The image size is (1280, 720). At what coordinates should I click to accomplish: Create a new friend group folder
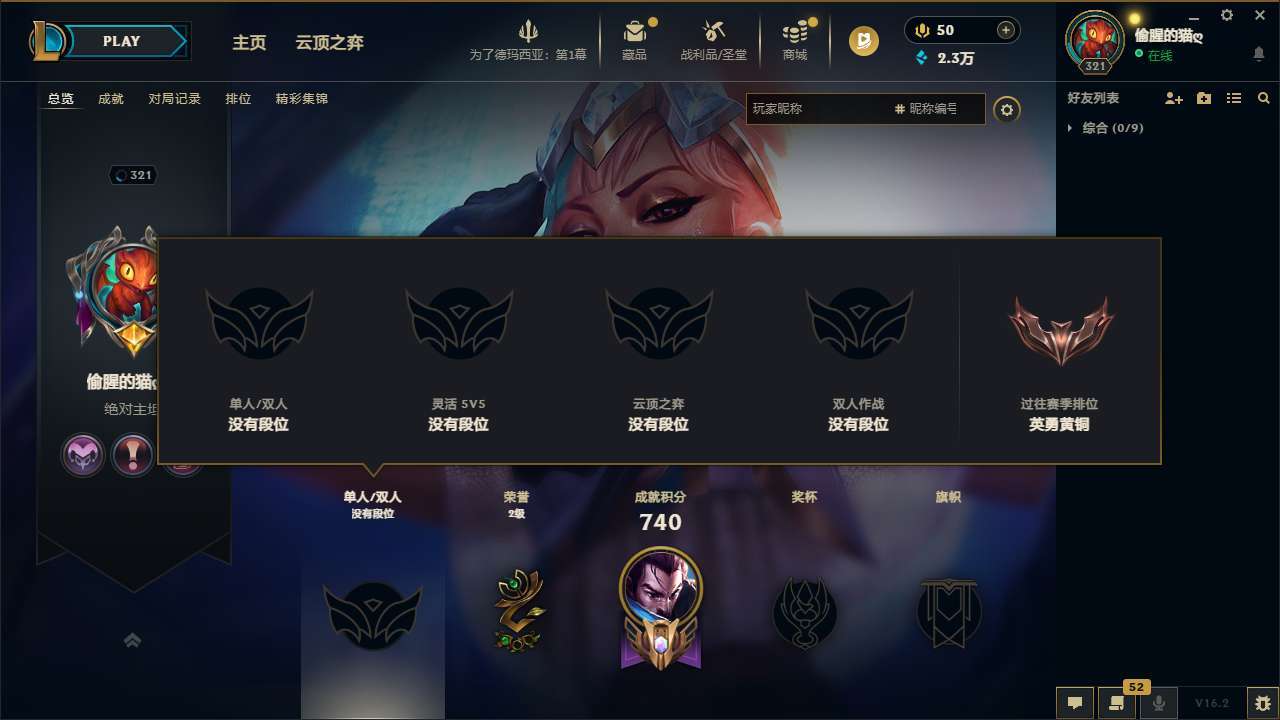(x=1204, y=98)
